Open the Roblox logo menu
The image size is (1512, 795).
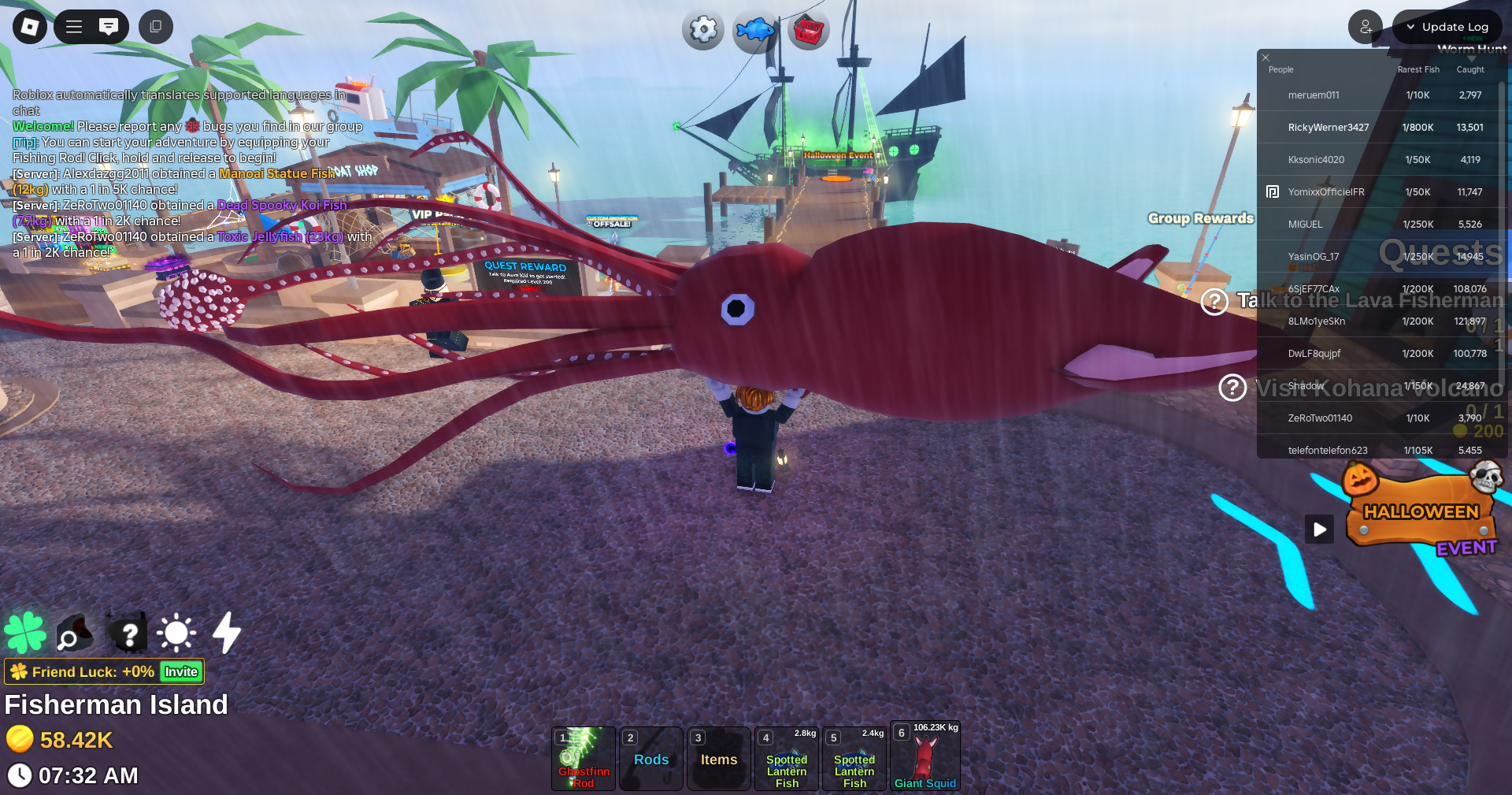coord(30,27)
